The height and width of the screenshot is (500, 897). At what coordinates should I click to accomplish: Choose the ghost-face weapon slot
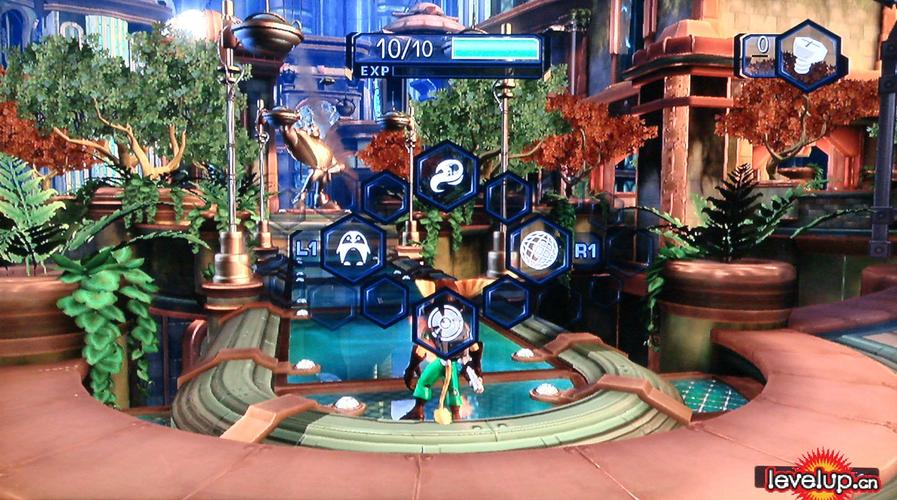pyautogui.click(x=351, y=249)
